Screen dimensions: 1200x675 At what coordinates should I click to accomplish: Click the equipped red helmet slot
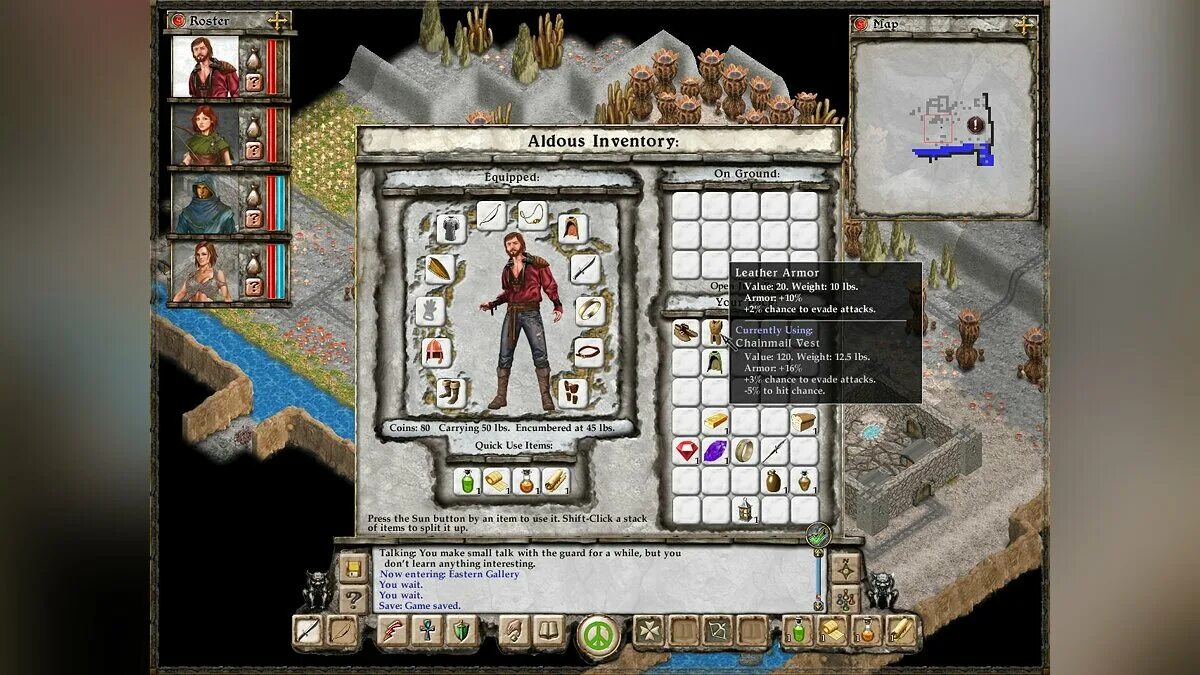pyautogui.click(x=436, y=352)
